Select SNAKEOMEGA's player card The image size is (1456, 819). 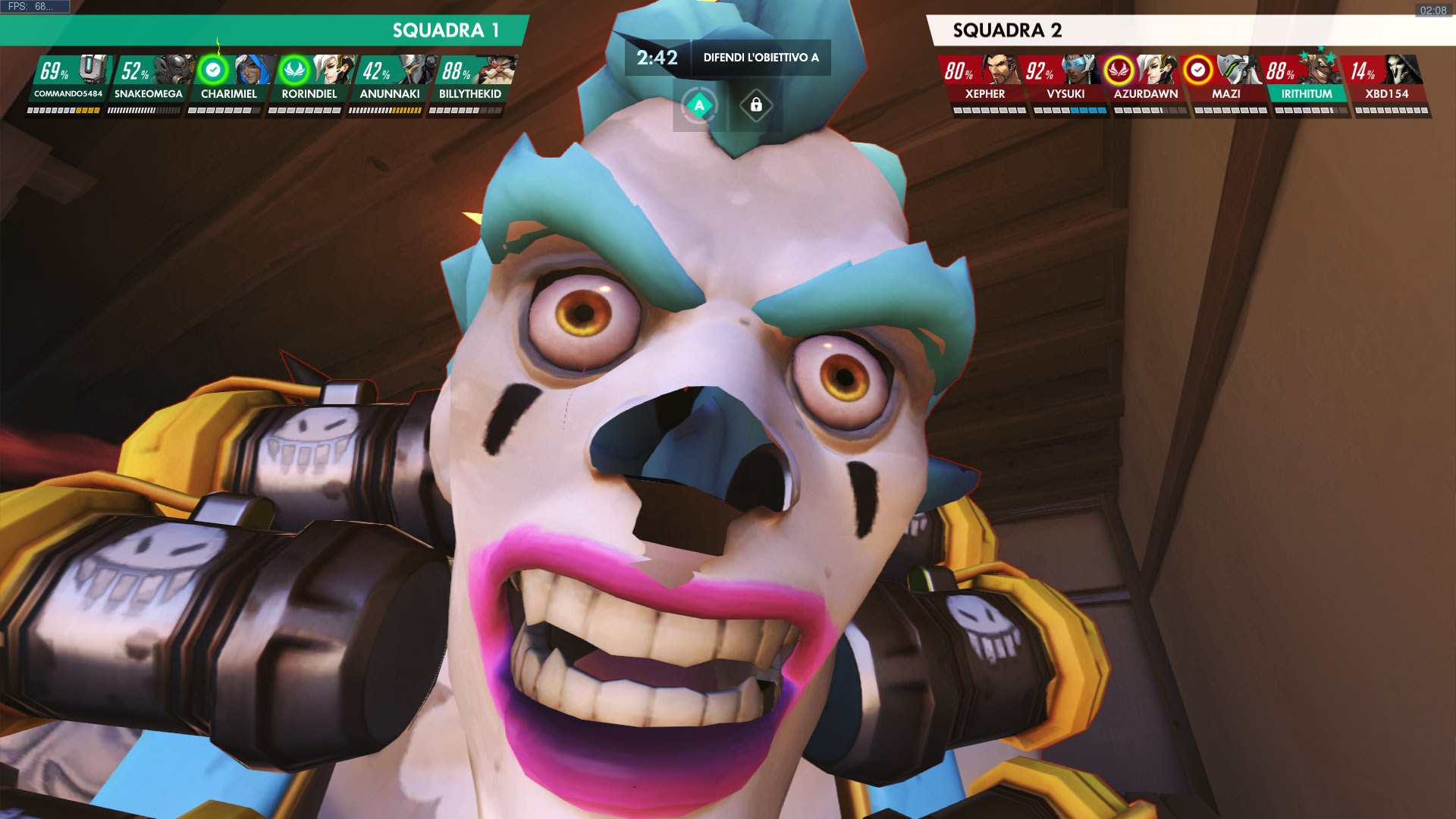149,80
